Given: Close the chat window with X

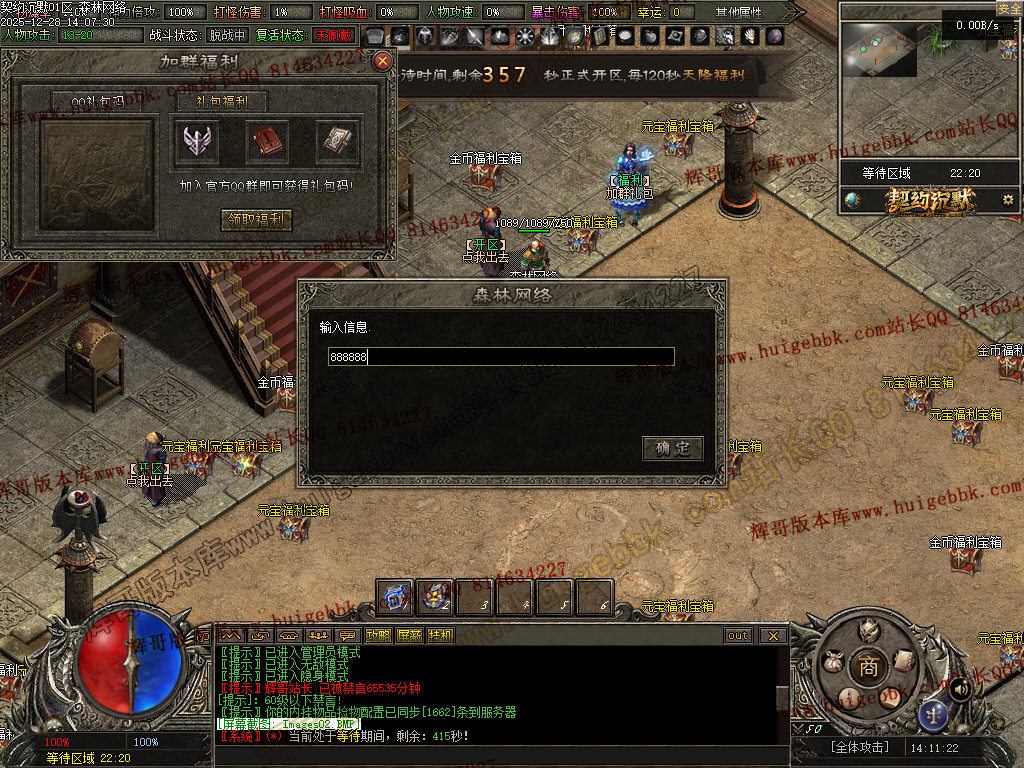Looking at the screenshot, I should point(772,635).
